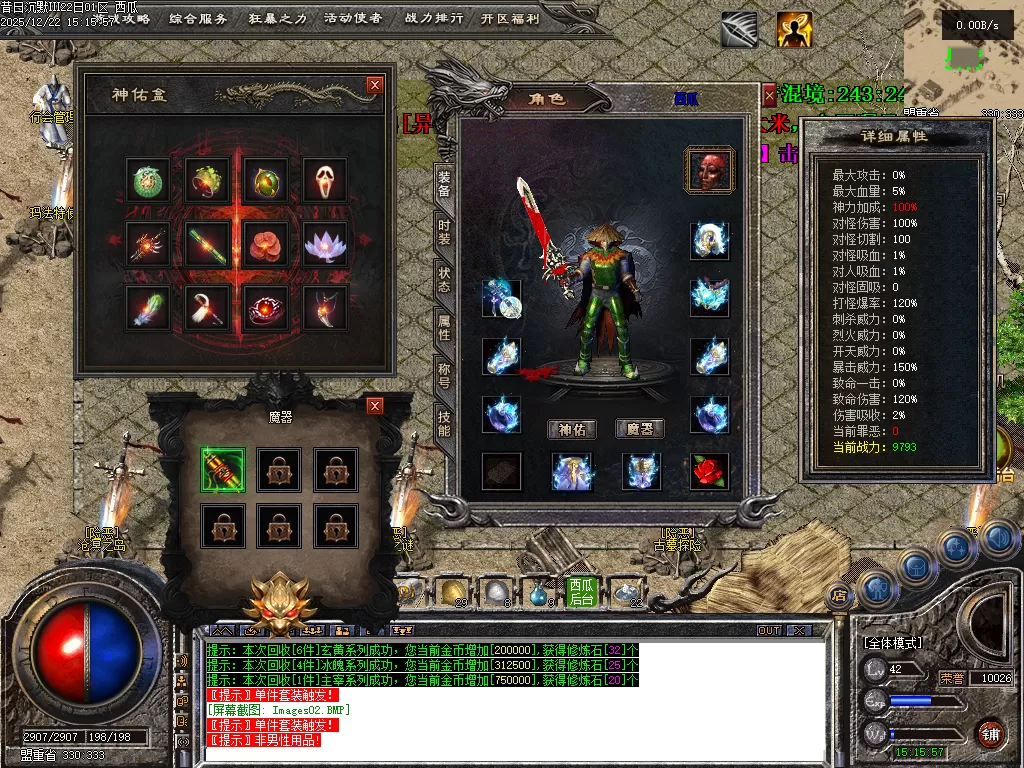The width and height of the screenshot is (1024, 768).
Task: Click the 魔器 button in character panel
Action: pos(640,429)
